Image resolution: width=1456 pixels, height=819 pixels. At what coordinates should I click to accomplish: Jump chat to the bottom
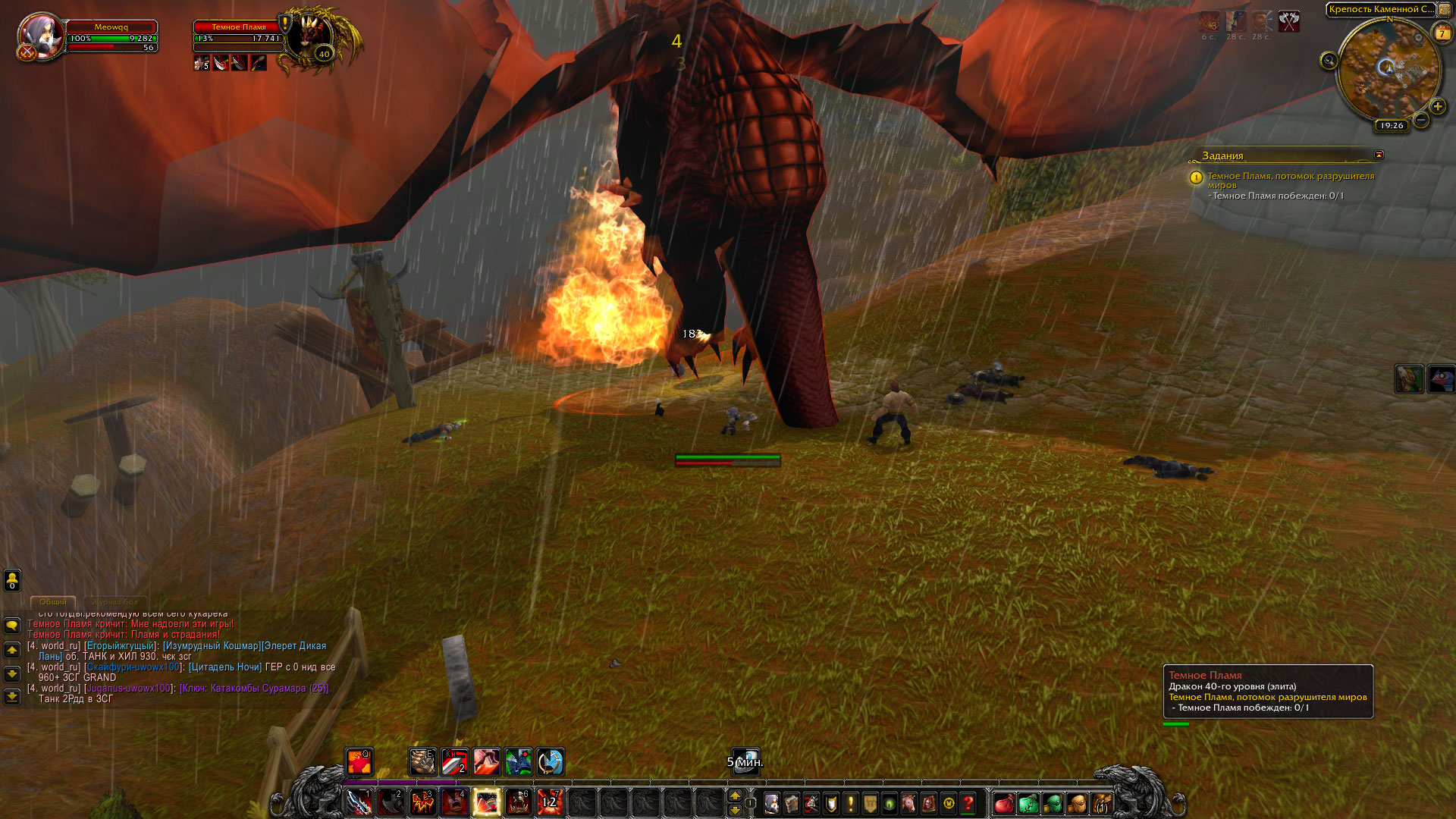(x=12, y=696)
